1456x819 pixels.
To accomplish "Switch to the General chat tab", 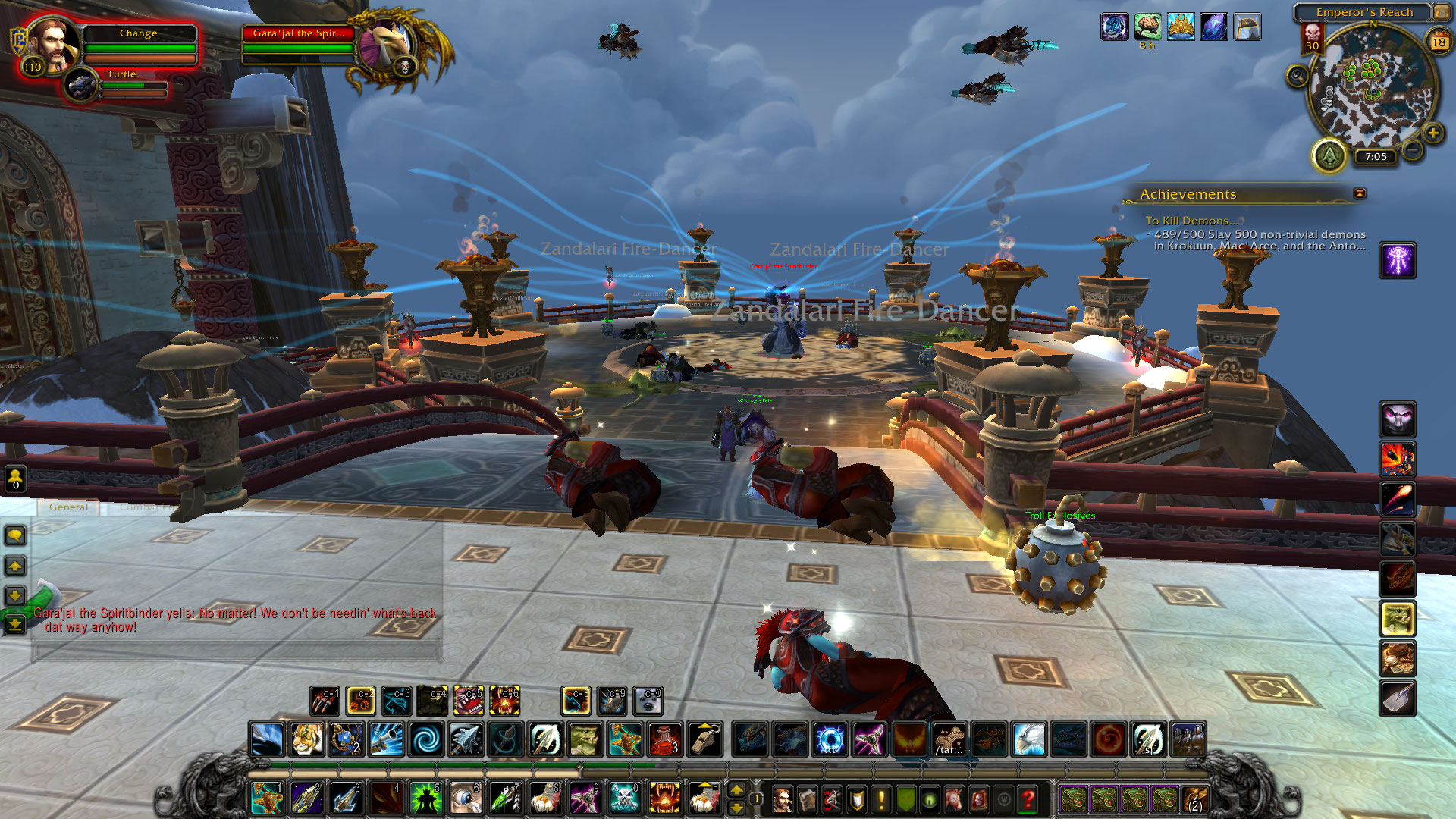I will (x=68, y=507).
